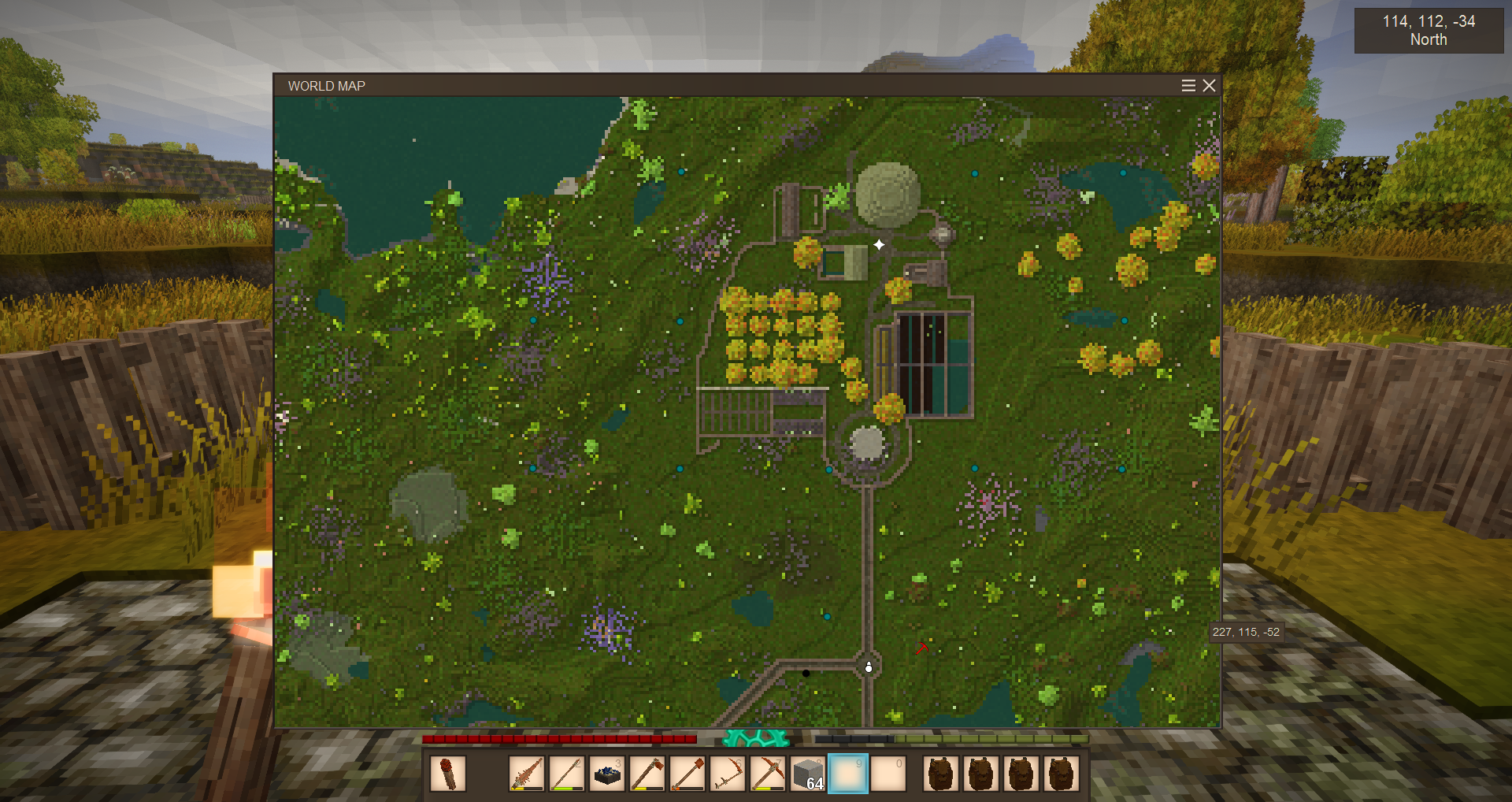Image resolution: width=1512 pixels, height=802 pixels.
Task: Close the World Map window
Action: tap(1210, 85)
